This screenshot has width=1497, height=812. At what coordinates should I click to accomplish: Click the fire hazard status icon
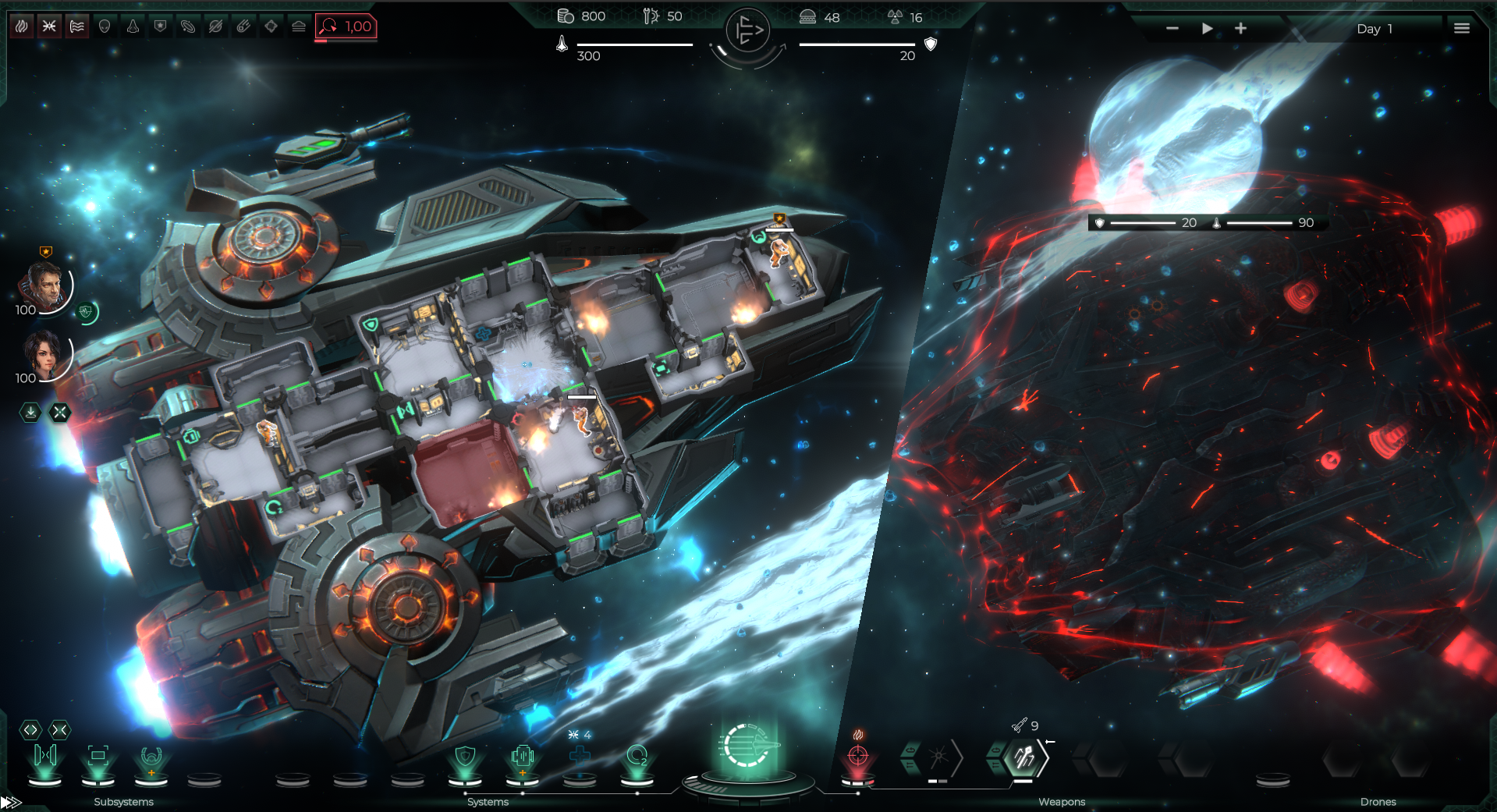[22, 26]
